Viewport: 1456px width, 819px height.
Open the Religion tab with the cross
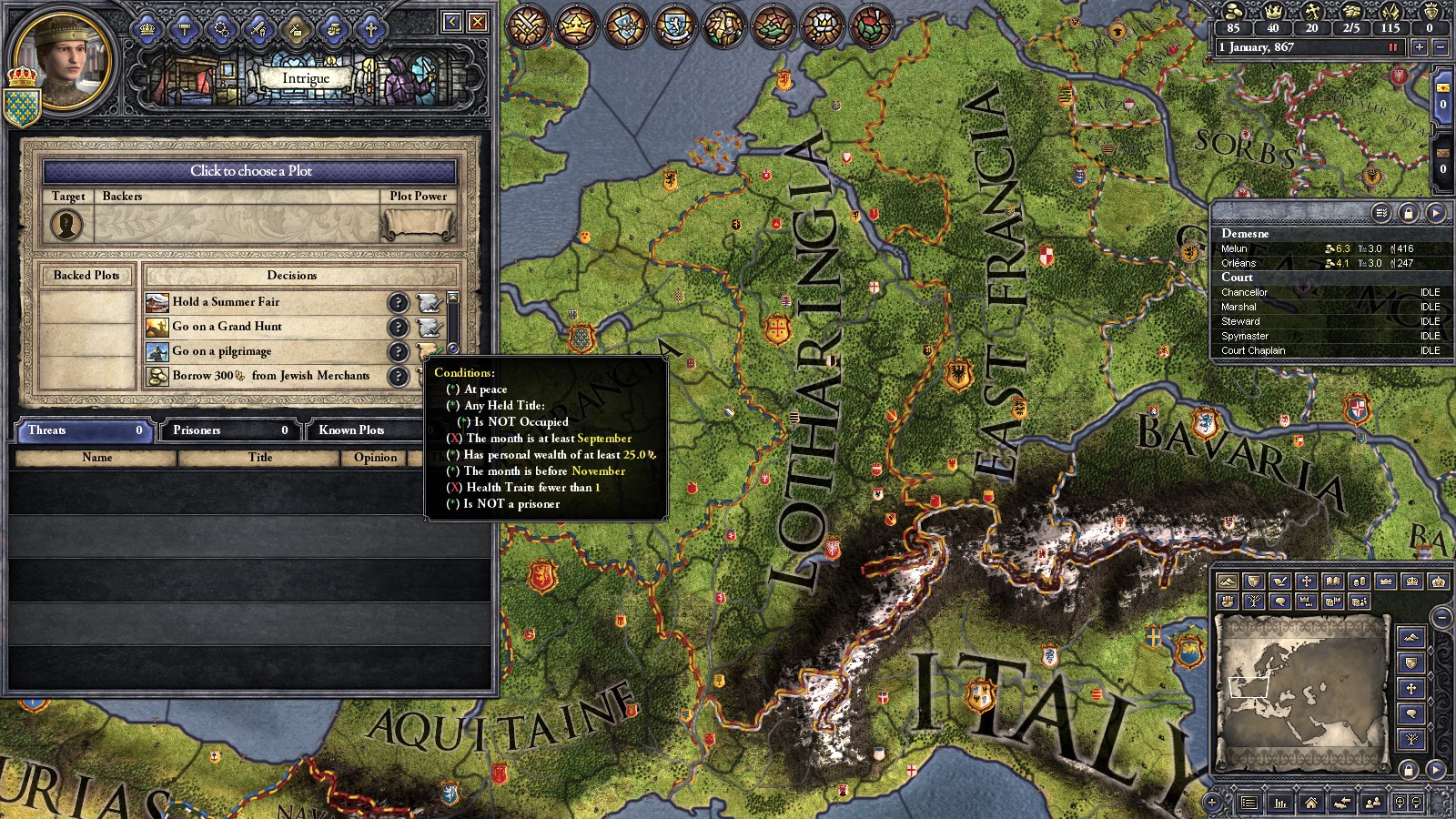click(370, 29)
